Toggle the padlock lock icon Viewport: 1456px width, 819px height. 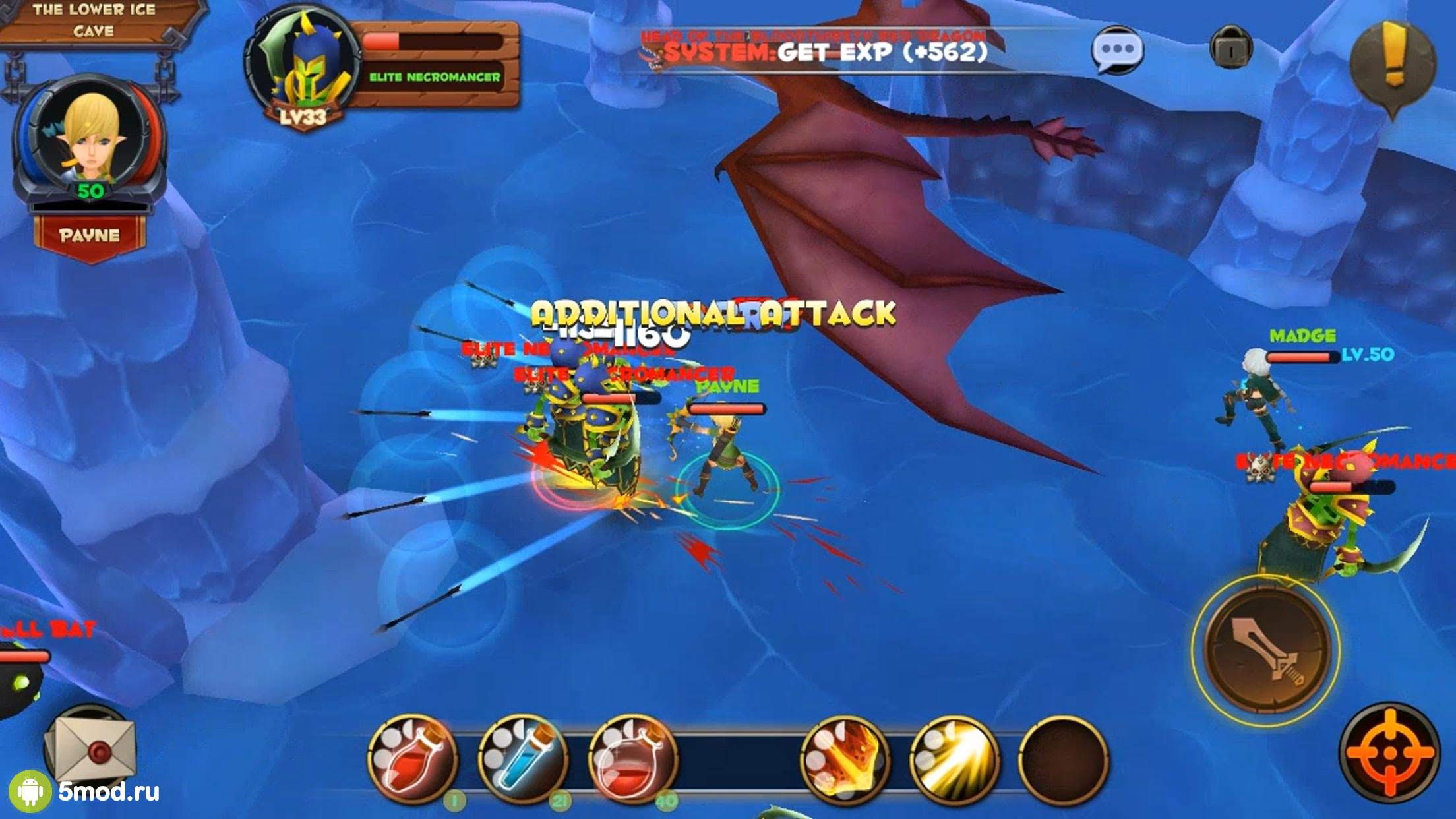pyautogui.click(x=1230, y=47)
